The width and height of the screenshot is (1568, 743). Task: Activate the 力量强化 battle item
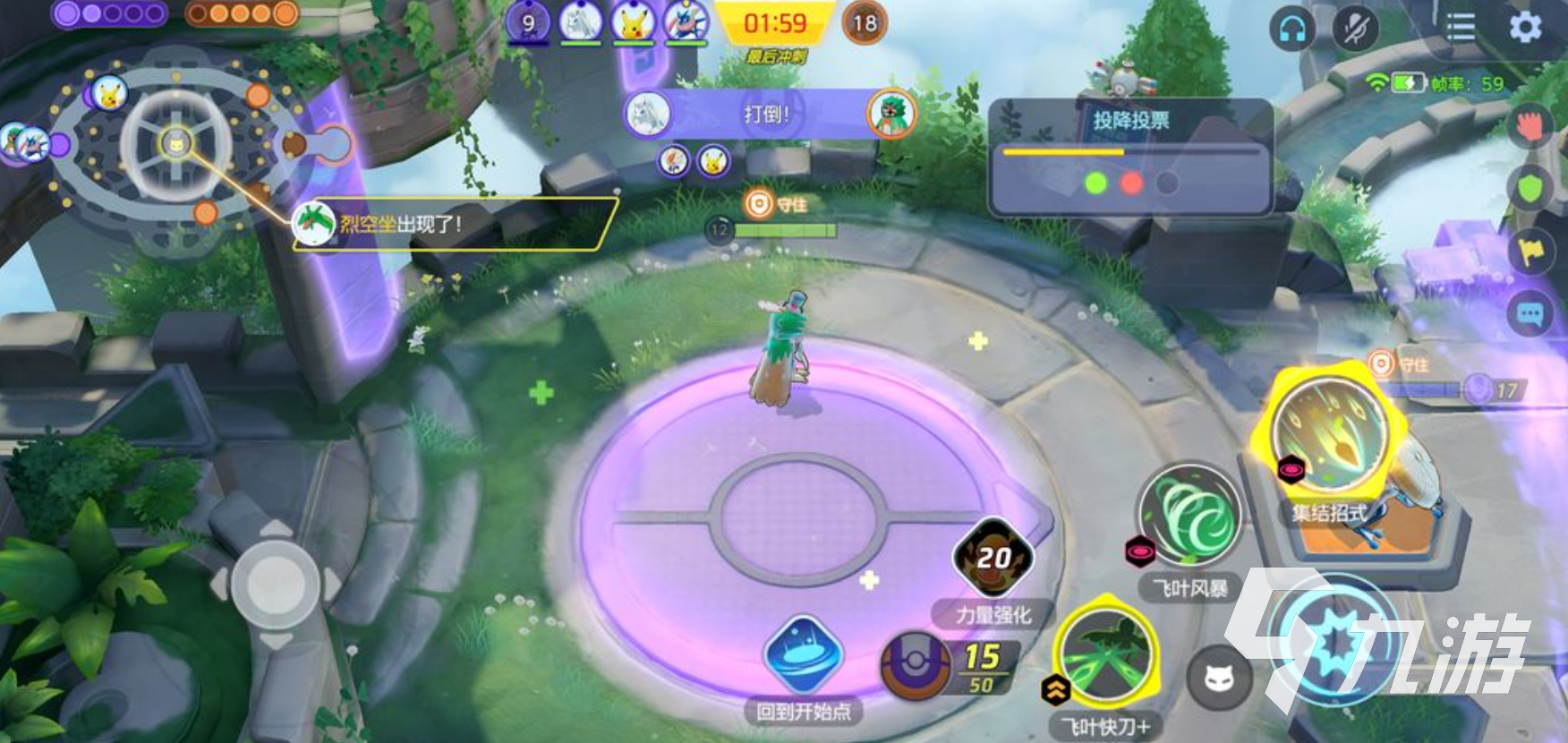tap(993, 558)
